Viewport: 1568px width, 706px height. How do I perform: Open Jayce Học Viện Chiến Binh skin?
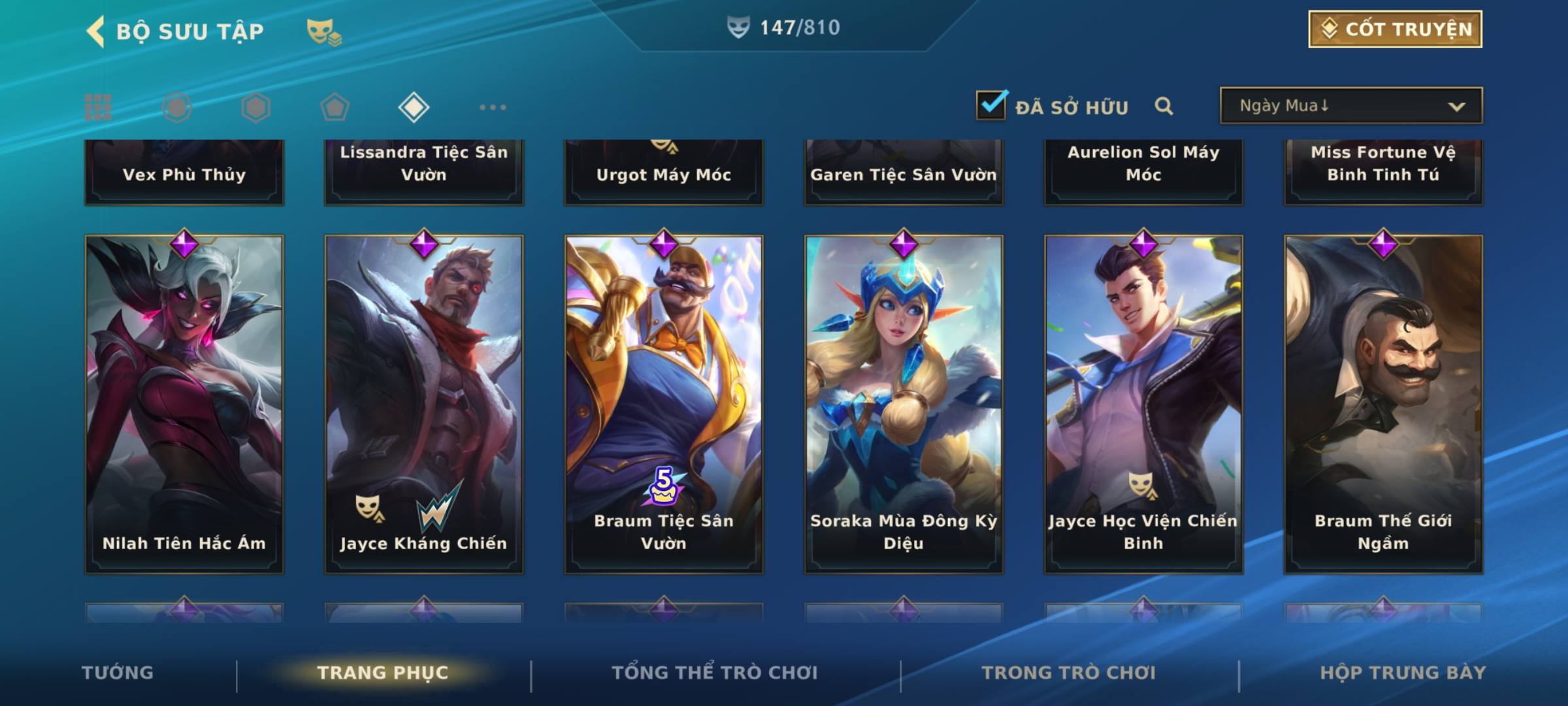click(1143, 404)
